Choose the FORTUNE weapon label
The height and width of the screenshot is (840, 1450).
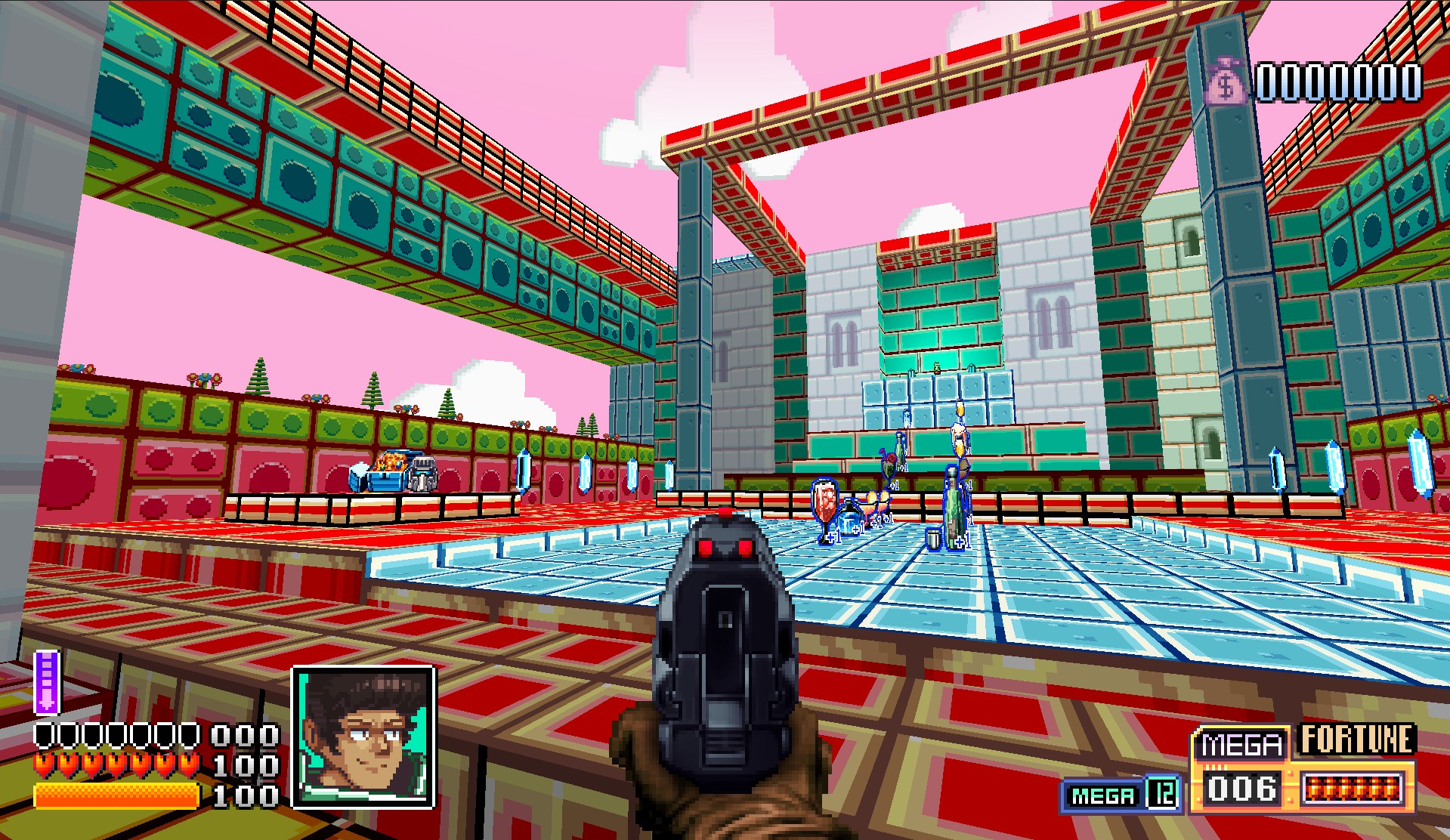(x=1356, y=740)
